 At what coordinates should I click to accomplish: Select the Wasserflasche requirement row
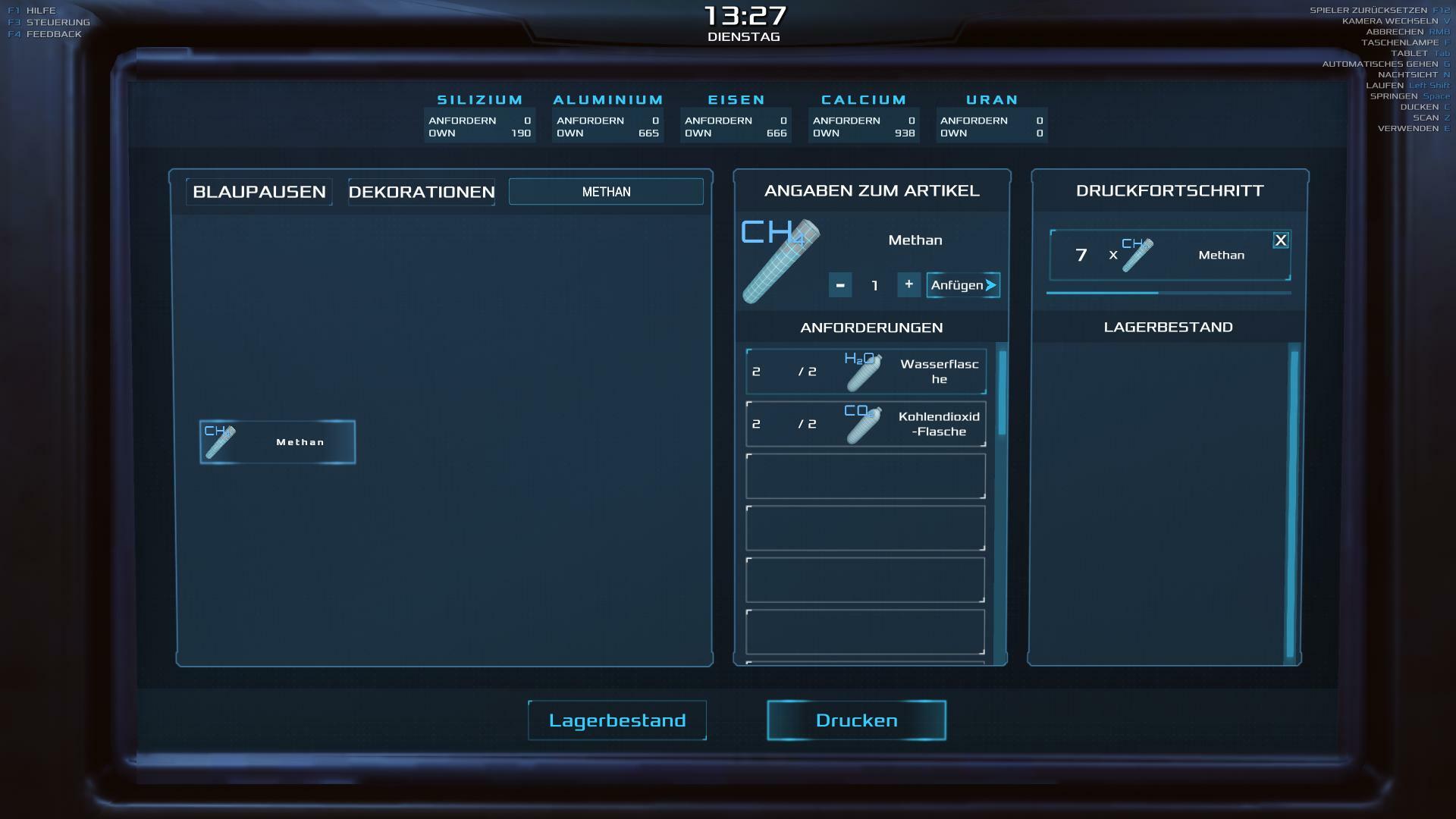[x=866, y=372]
